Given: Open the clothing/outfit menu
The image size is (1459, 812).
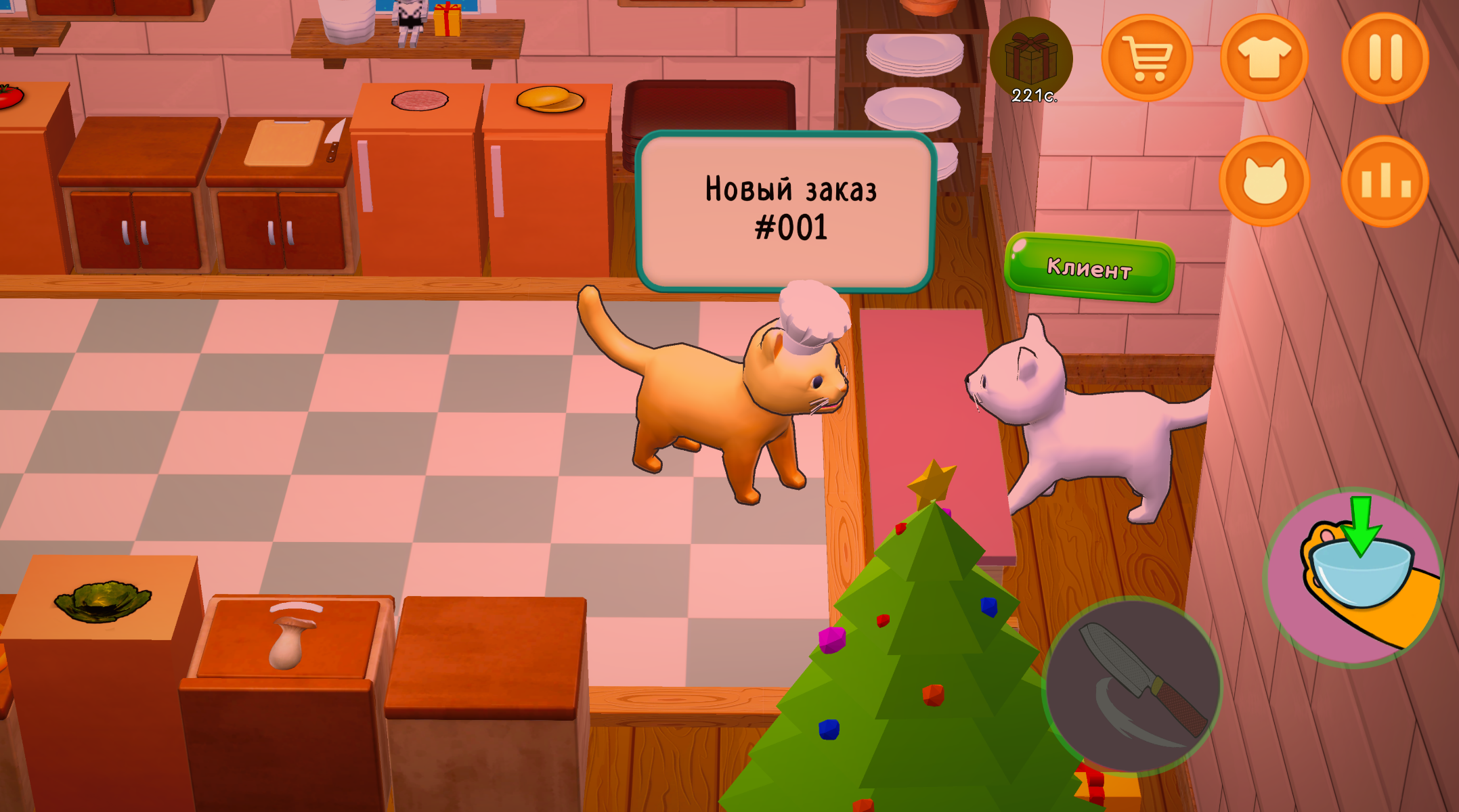Looking at the screenshot, I should coord(1265,55).
